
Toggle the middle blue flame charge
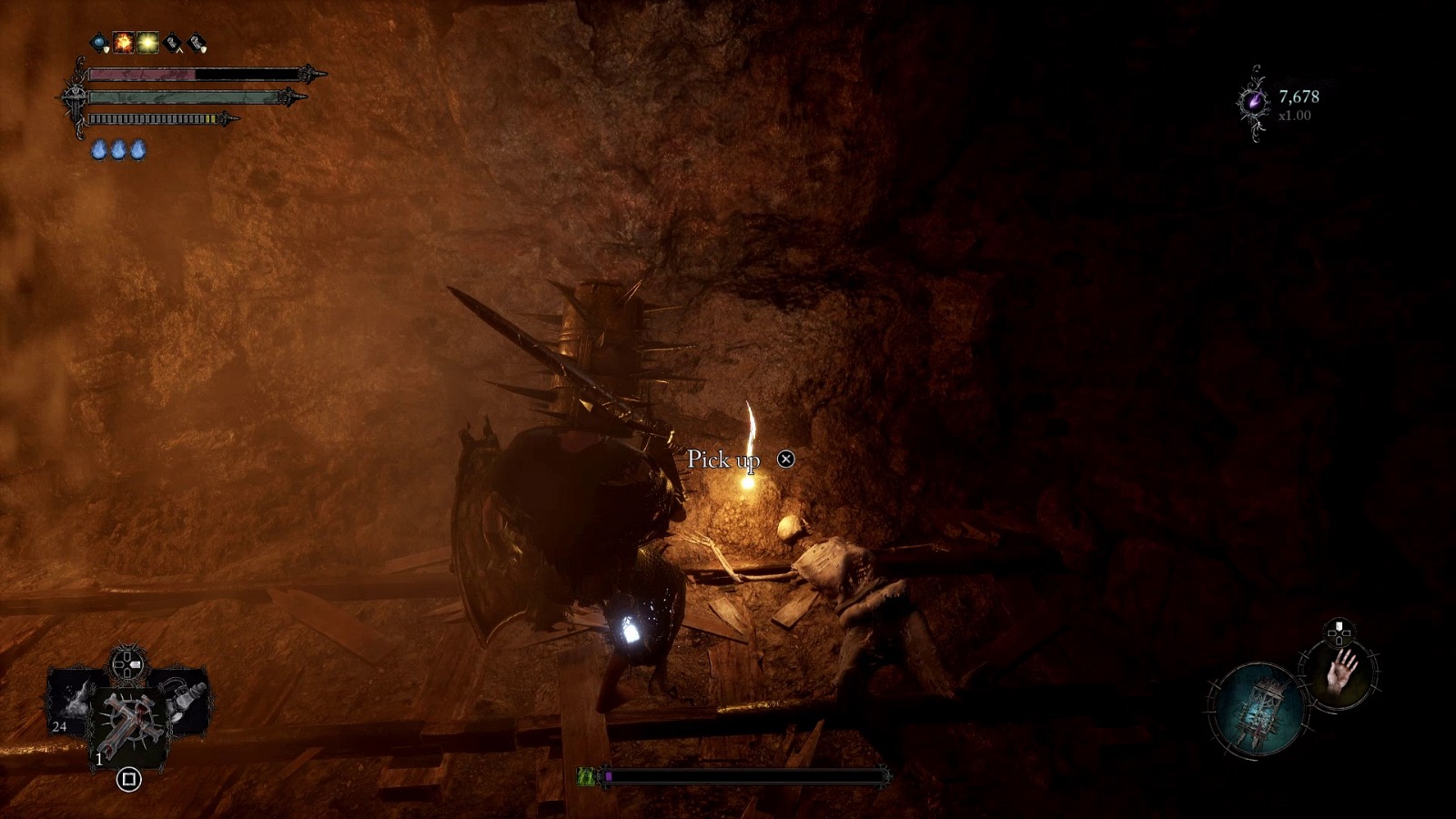tap(119, 151)
